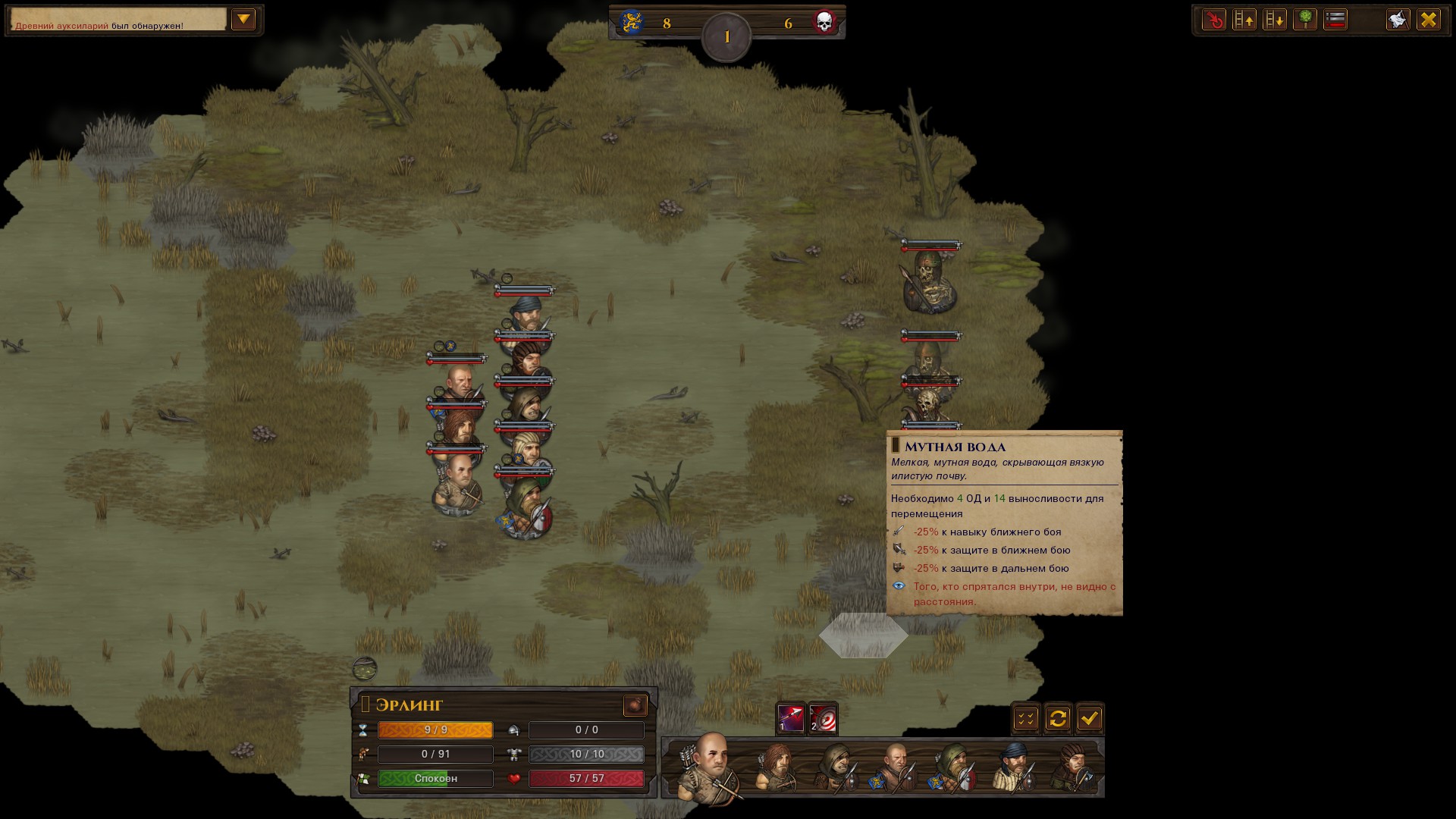
Task: End the turn with the yellow checkmark
Action: tap(1090, 718)
